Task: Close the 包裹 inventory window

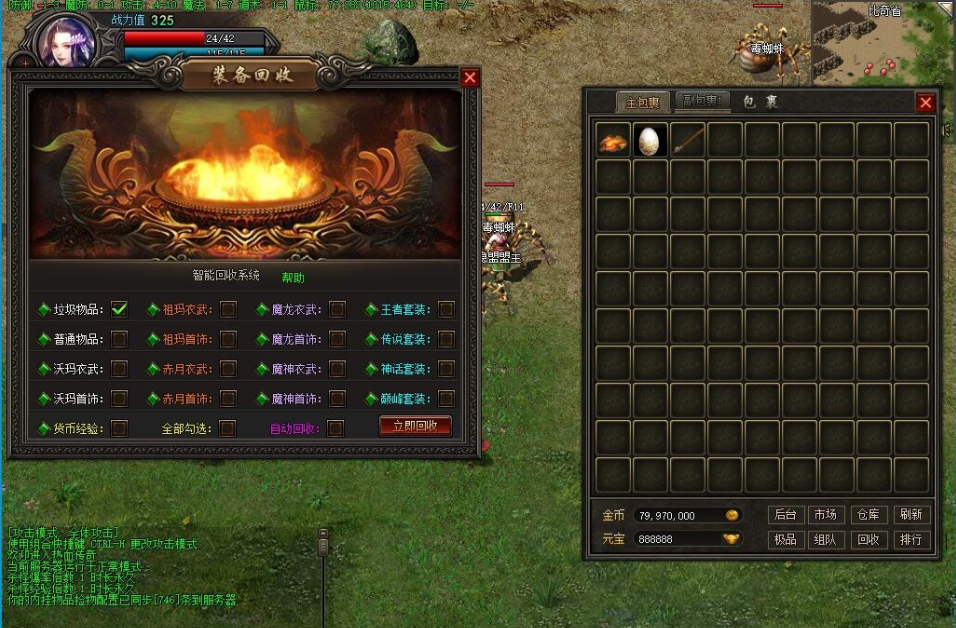Action: pos(926,102)
